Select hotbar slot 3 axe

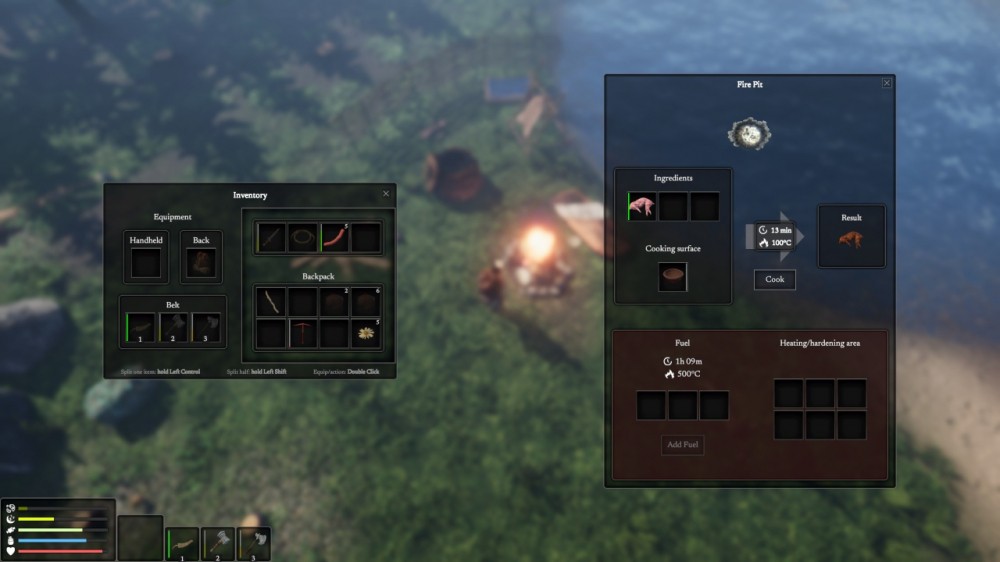point(253,544)
